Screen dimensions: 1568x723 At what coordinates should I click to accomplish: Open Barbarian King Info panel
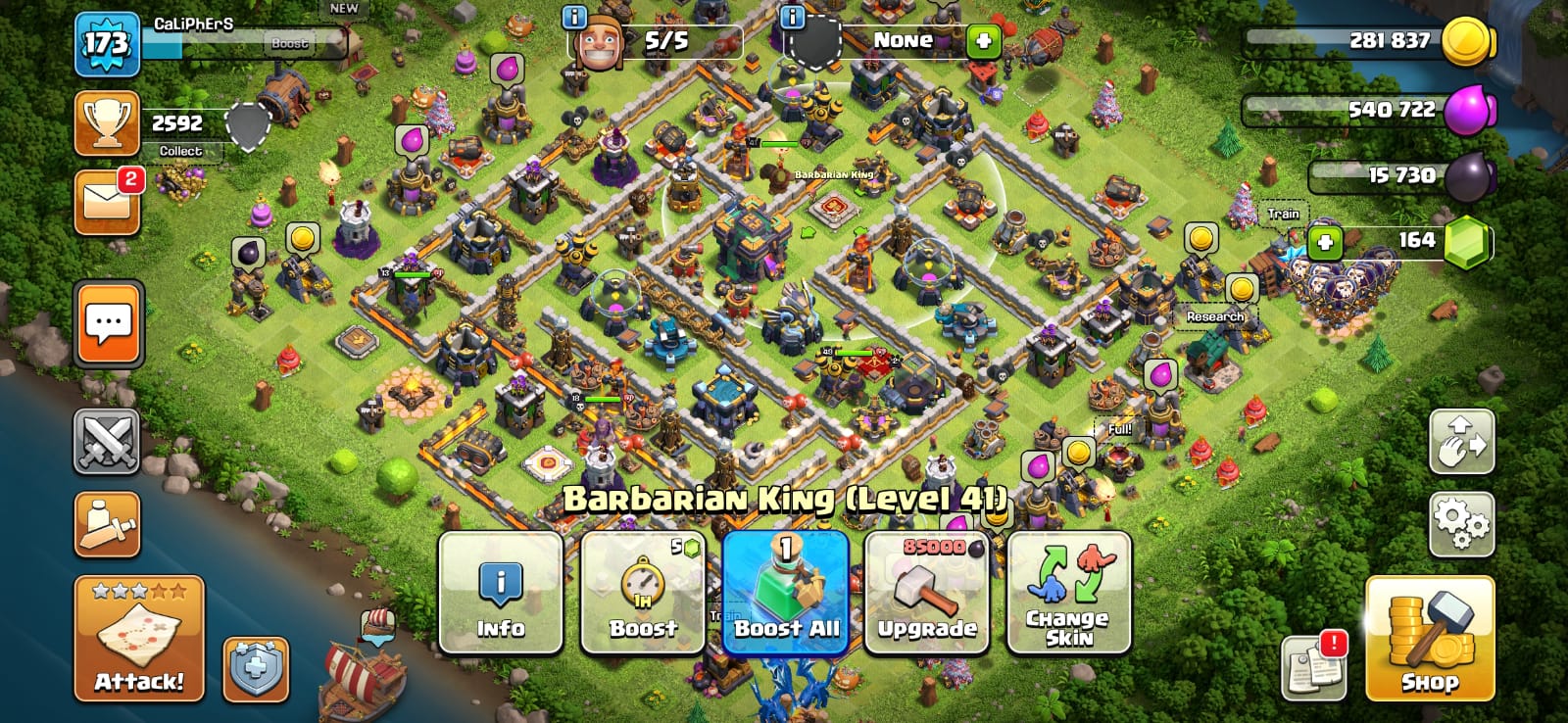coord(500,594)
